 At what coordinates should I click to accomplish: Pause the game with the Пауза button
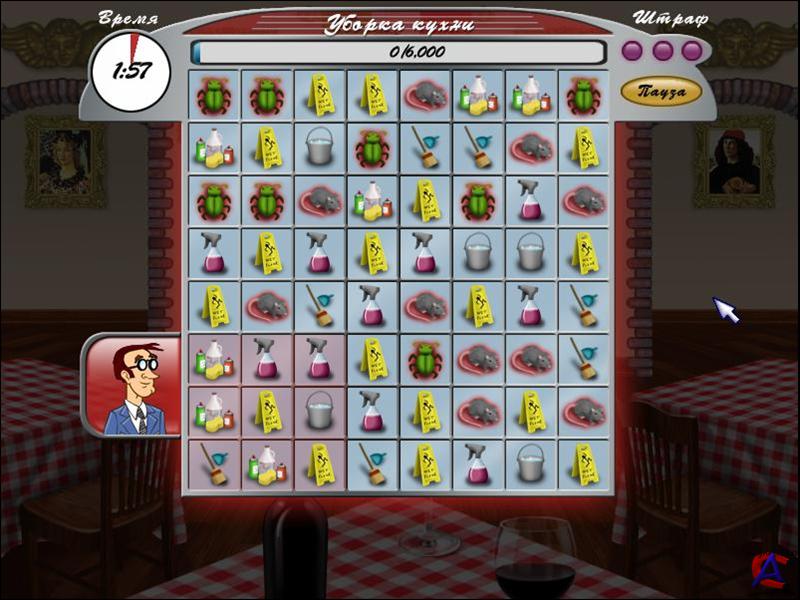(x=661, y=92)
